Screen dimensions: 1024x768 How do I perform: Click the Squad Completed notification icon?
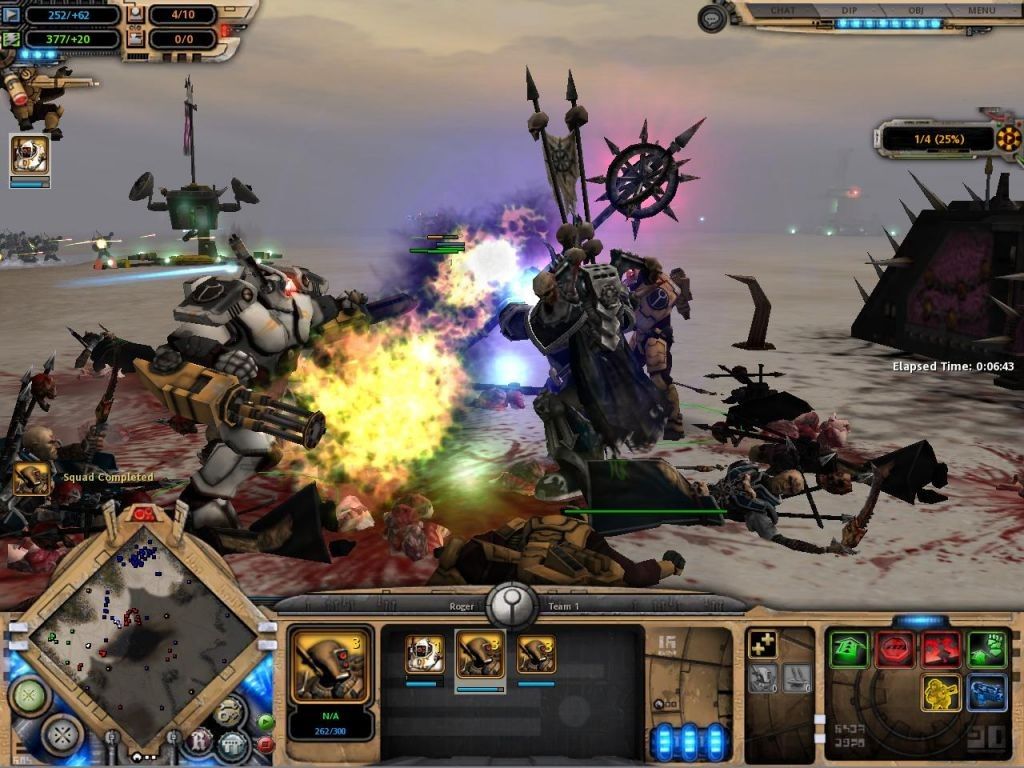point(31,478)
